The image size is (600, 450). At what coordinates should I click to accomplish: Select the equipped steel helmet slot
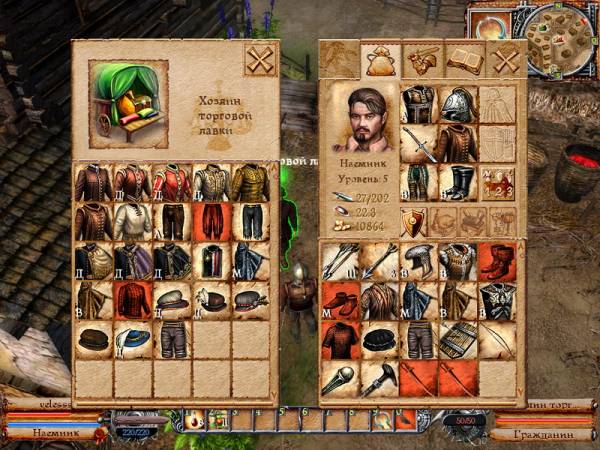[458, 104]
